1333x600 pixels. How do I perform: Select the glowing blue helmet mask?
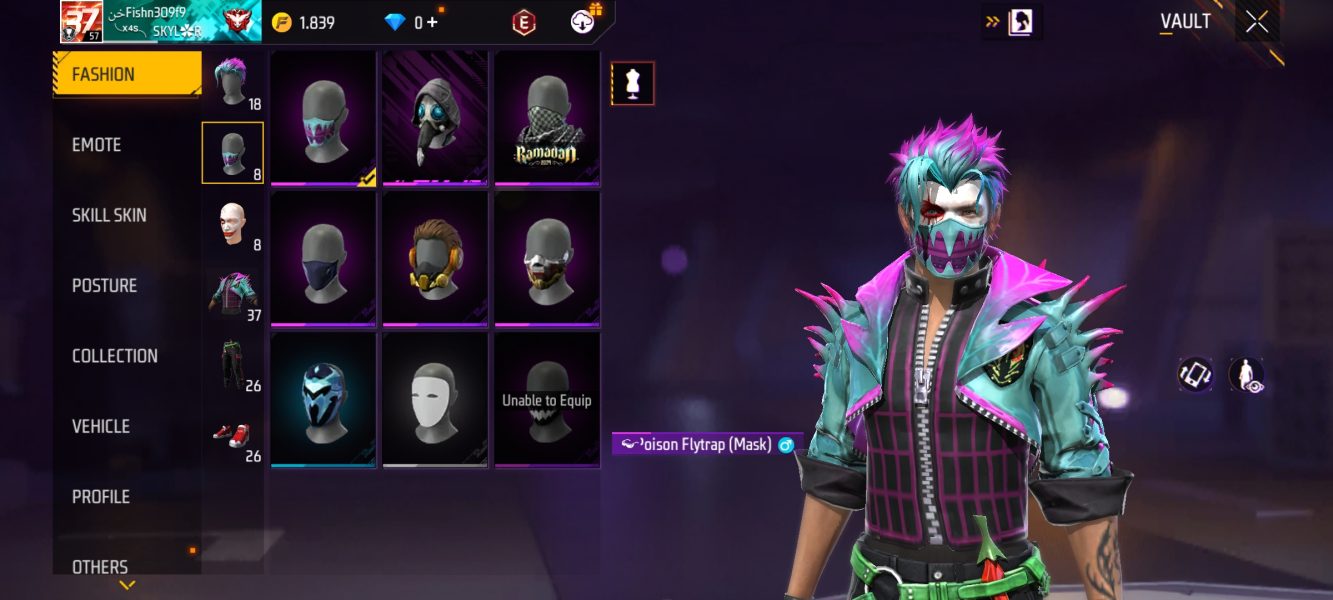[323, 400]
